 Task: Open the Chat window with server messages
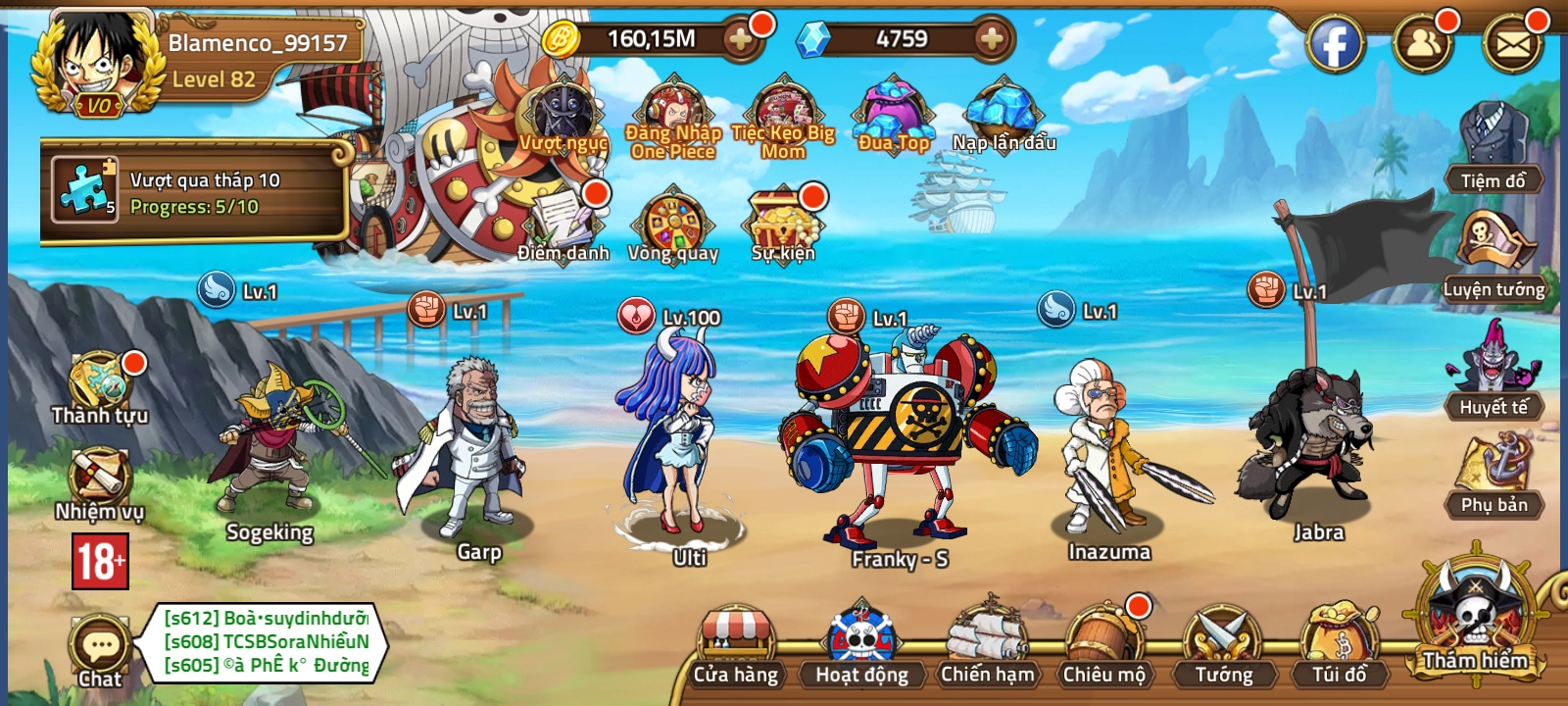[x=98, y=642]
